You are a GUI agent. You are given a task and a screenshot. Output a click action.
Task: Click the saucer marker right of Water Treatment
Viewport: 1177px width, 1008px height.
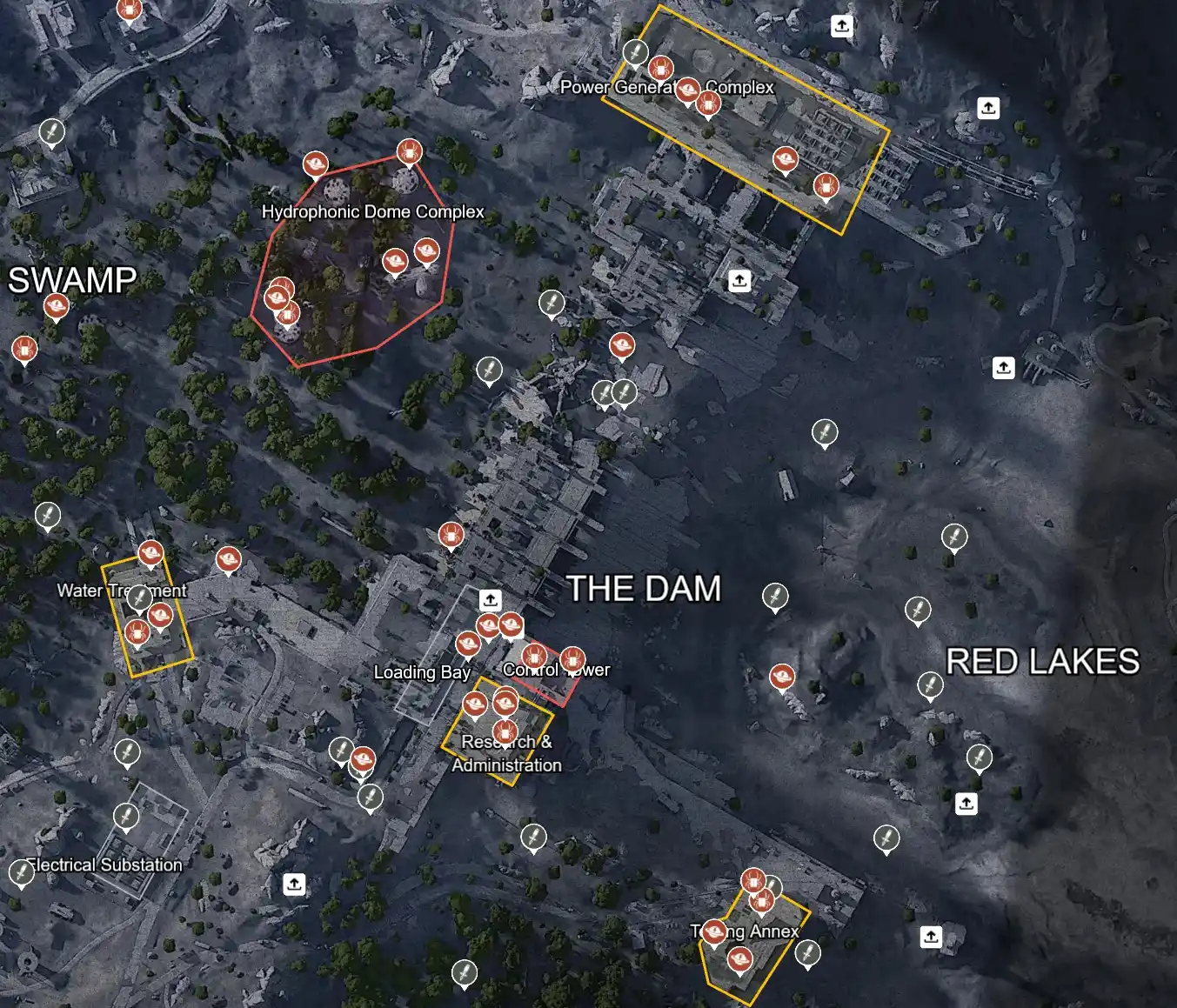click(229, 559)
